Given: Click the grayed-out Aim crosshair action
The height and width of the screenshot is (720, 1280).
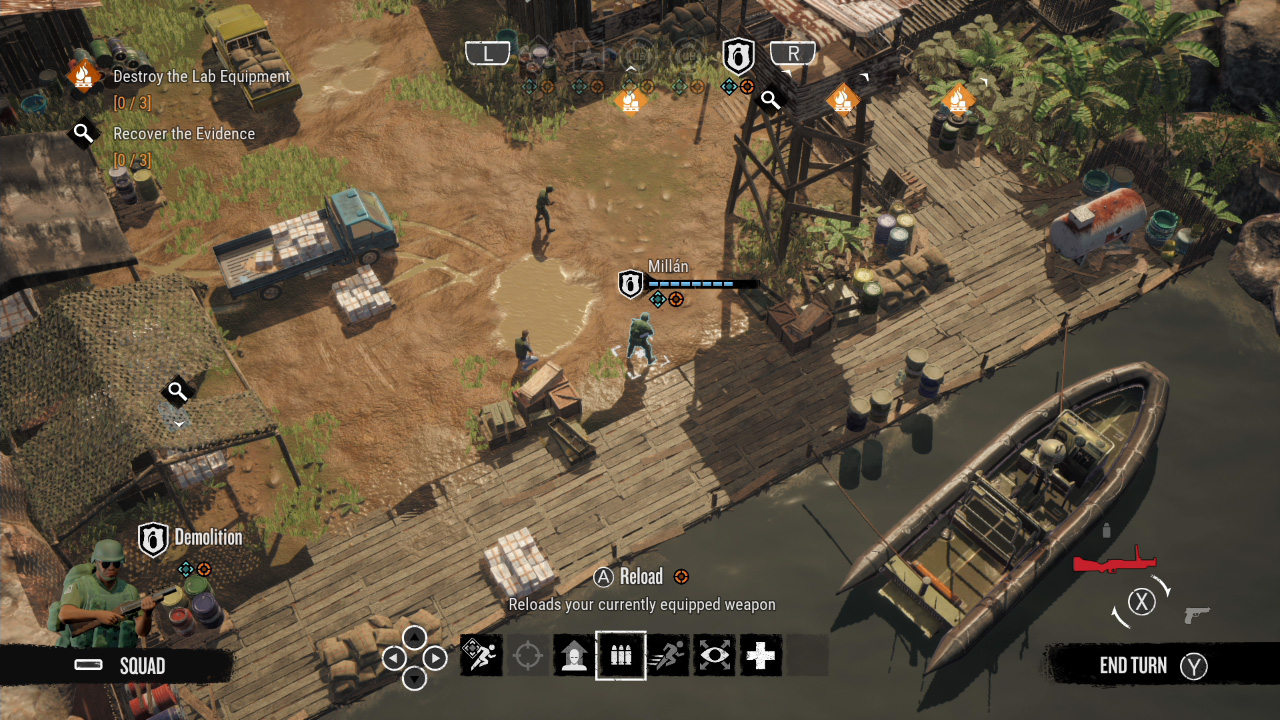Looking at the screenshot, I should pyautogui.click(x=527, y=655).
